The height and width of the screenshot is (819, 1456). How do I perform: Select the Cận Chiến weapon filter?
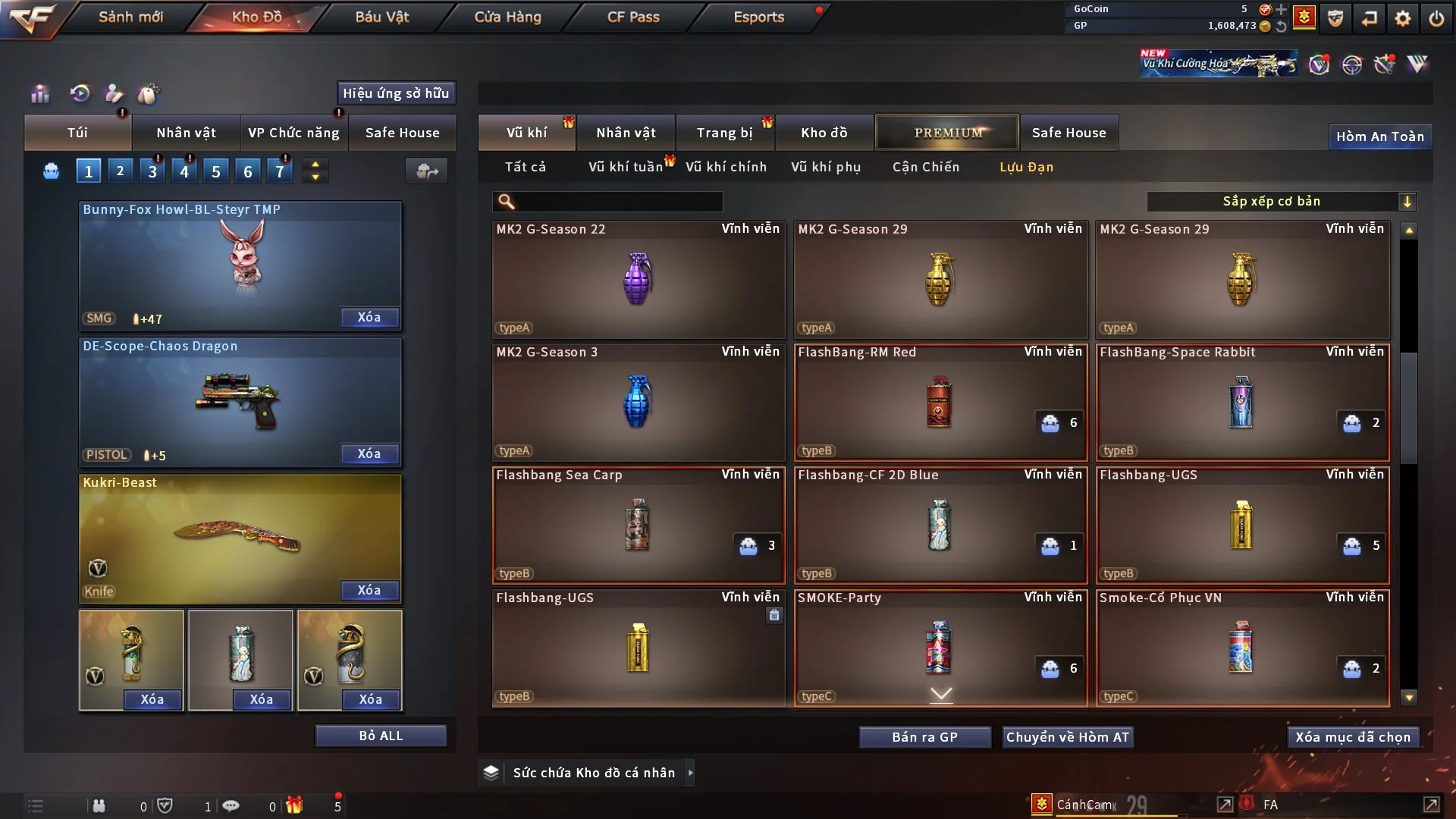(925, 167)
